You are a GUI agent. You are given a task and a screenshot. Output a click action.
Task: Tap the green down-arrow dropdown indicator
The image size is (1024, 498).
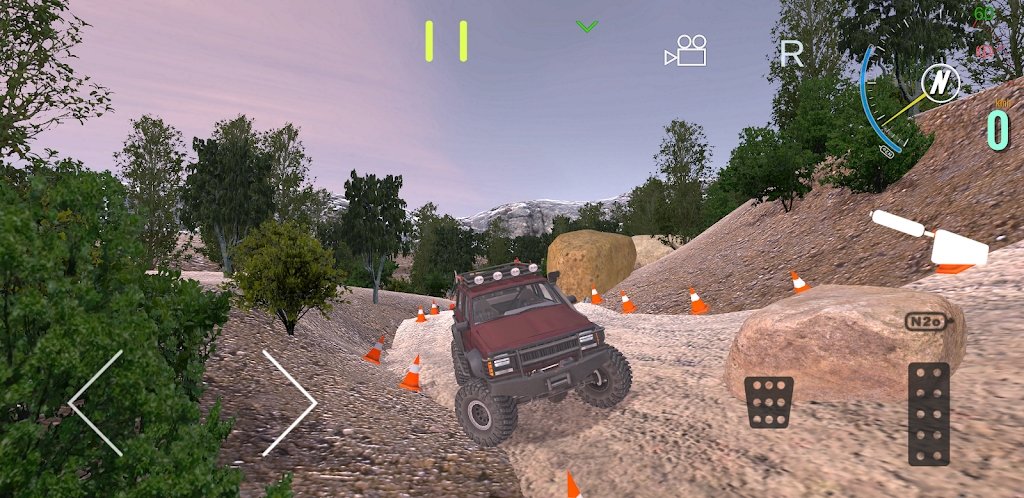[x=587, y=26]
